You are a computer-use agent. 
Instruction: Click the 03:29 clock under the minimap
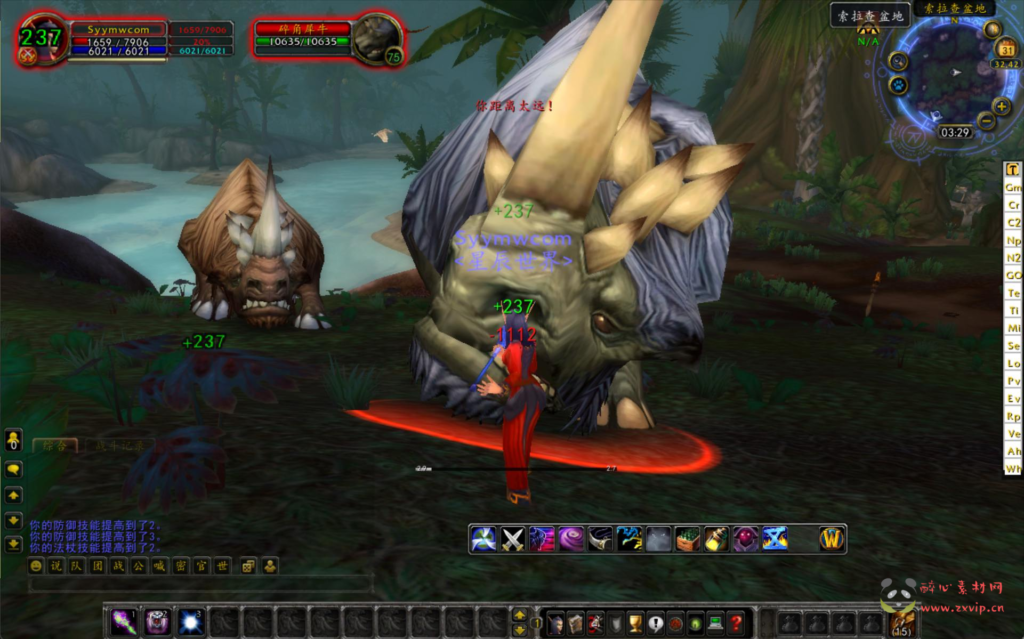(x=955, y=132)
